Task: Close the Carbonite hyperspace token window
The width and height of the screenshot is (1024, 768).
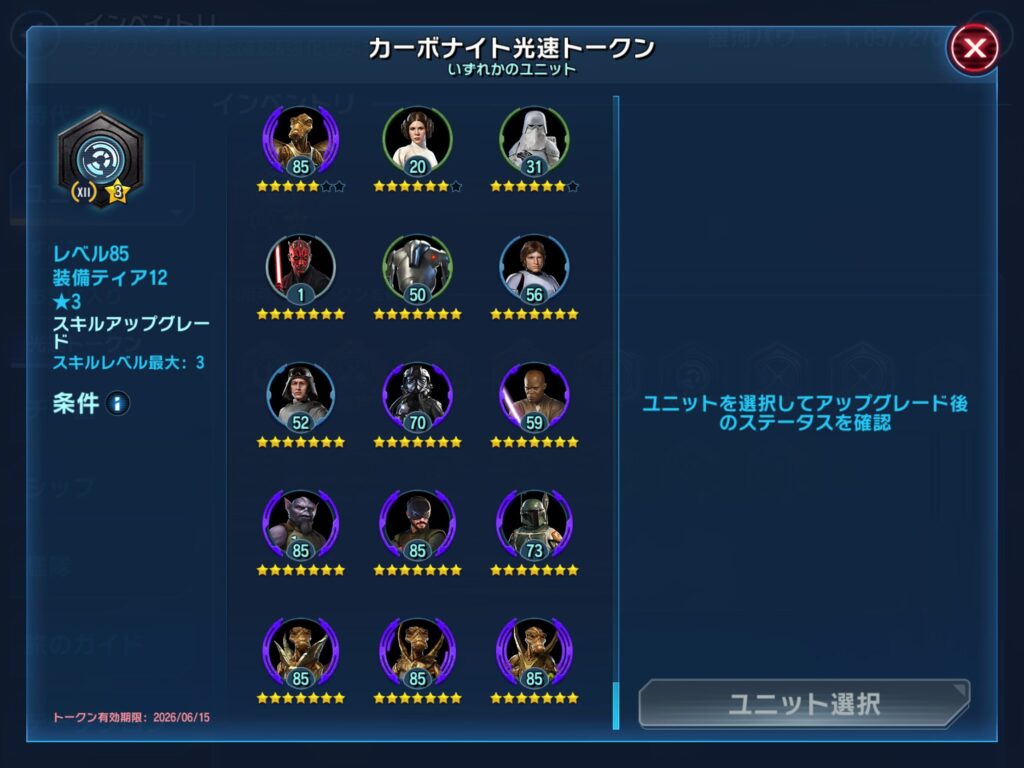Action: [x=973, y=49]
